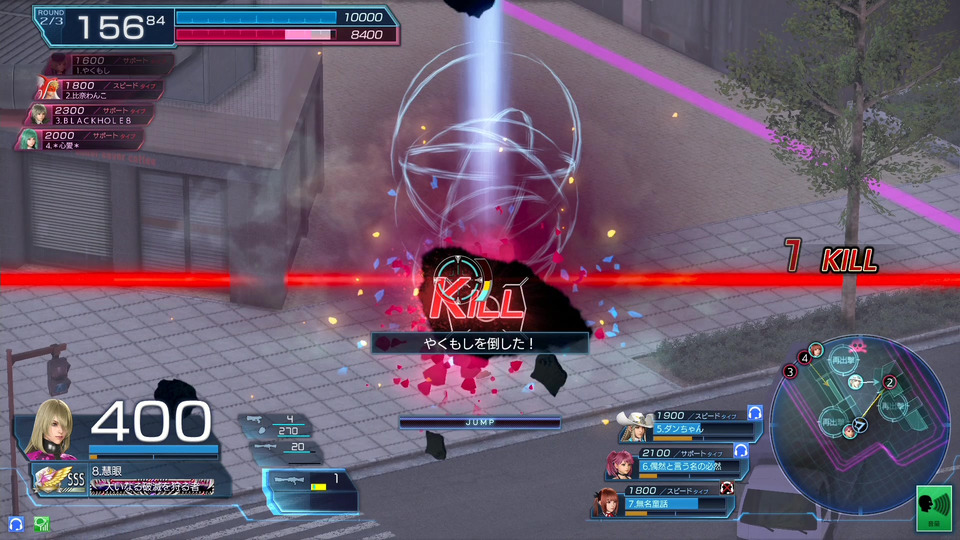Select enemy player 3.BLACKHOLE8 row

[x=90, y=114]
